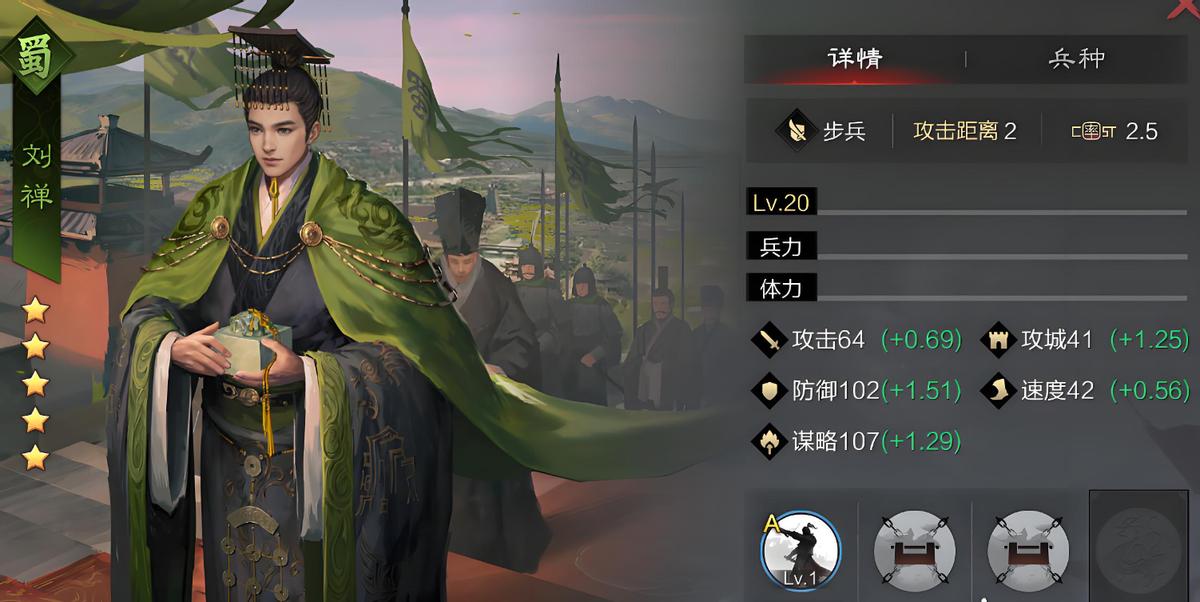Tap the 步兵 troop type icon
The image size is (1200, 602).
pos(798,131)
